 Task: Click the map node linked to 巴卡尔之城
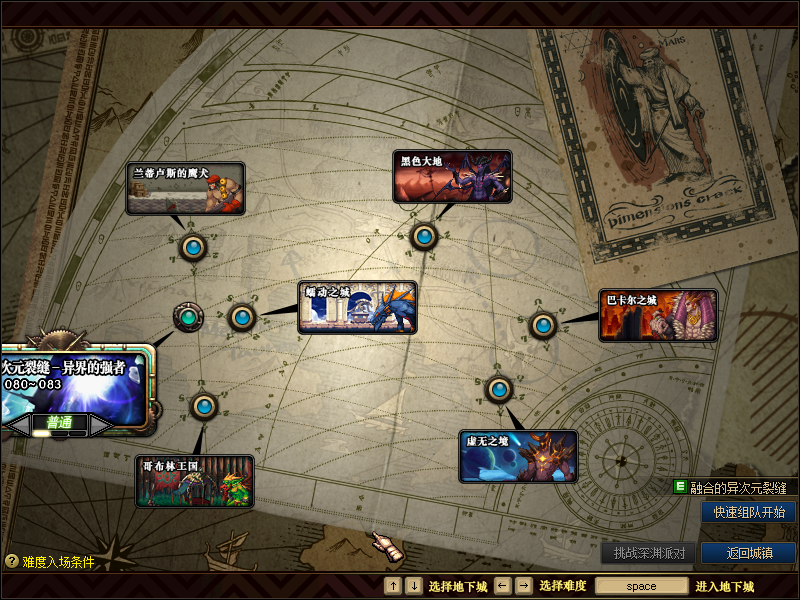(542, 325)
